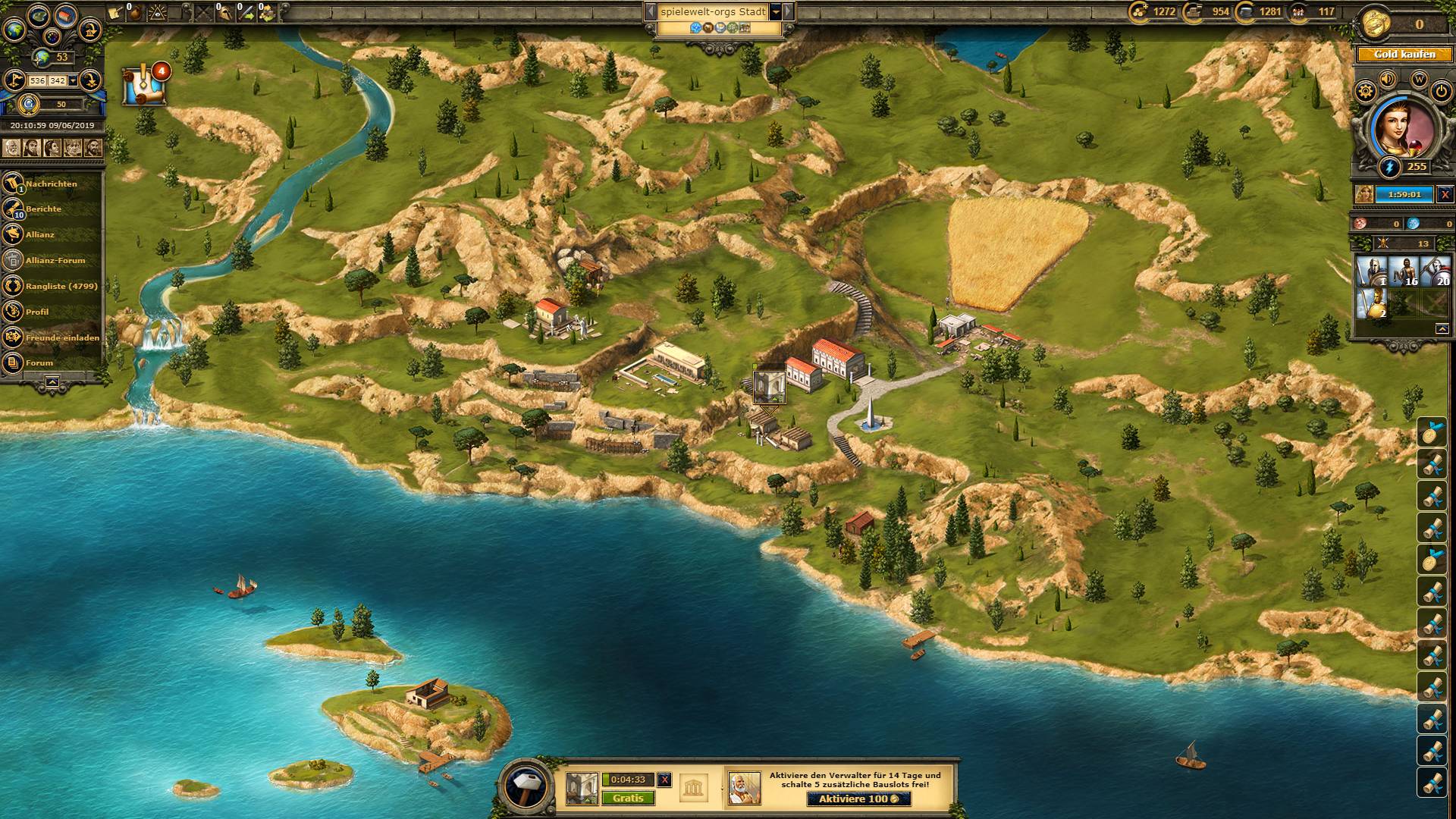1456x819 pixels.
Task: Select Freunde einladen menu entry
Action: click(x=62, y=337)
